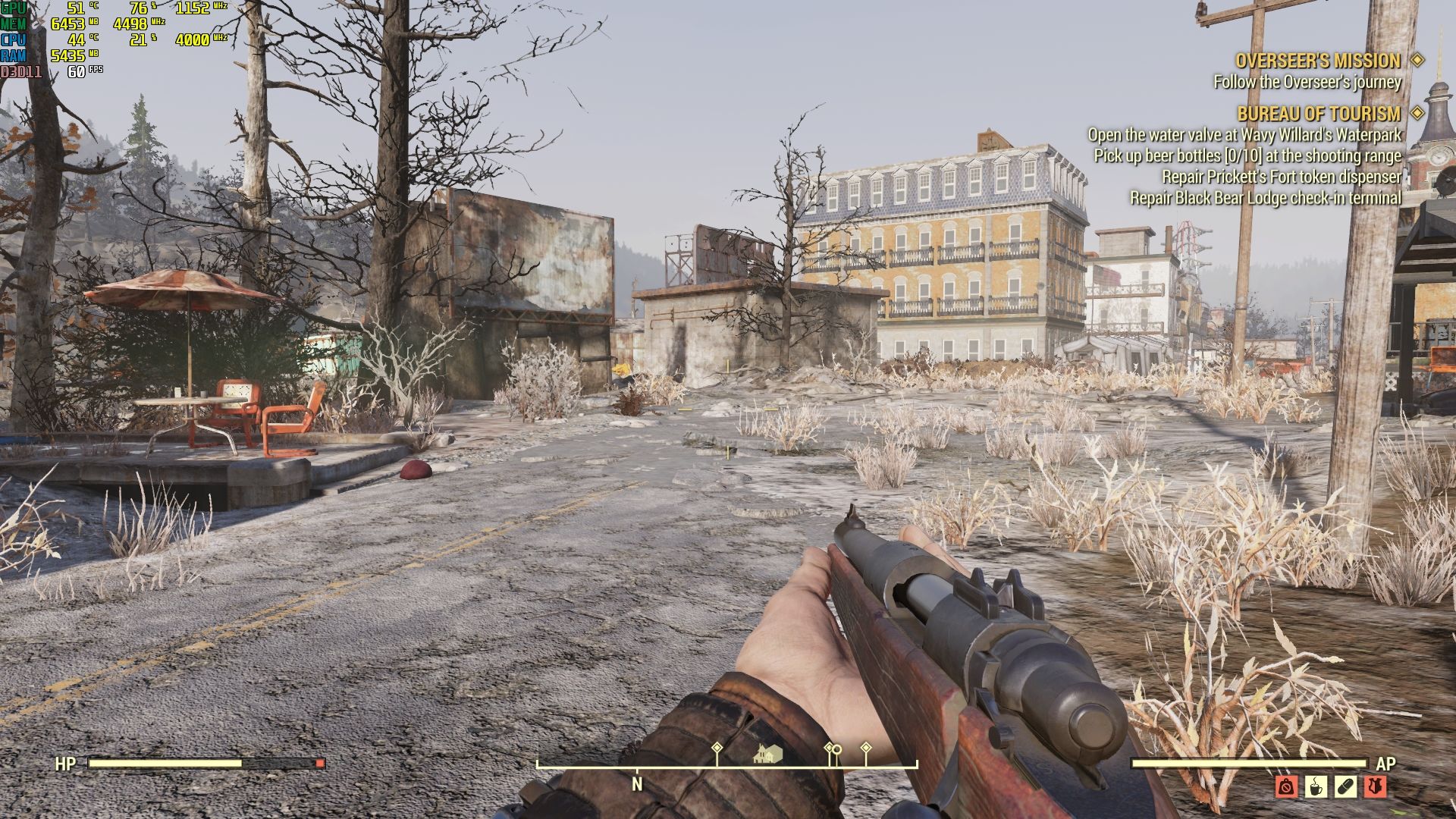This screenshot has height=819, width=1456.
Task: Click the North marker on the compass
Action: click(x=637, y=784)
